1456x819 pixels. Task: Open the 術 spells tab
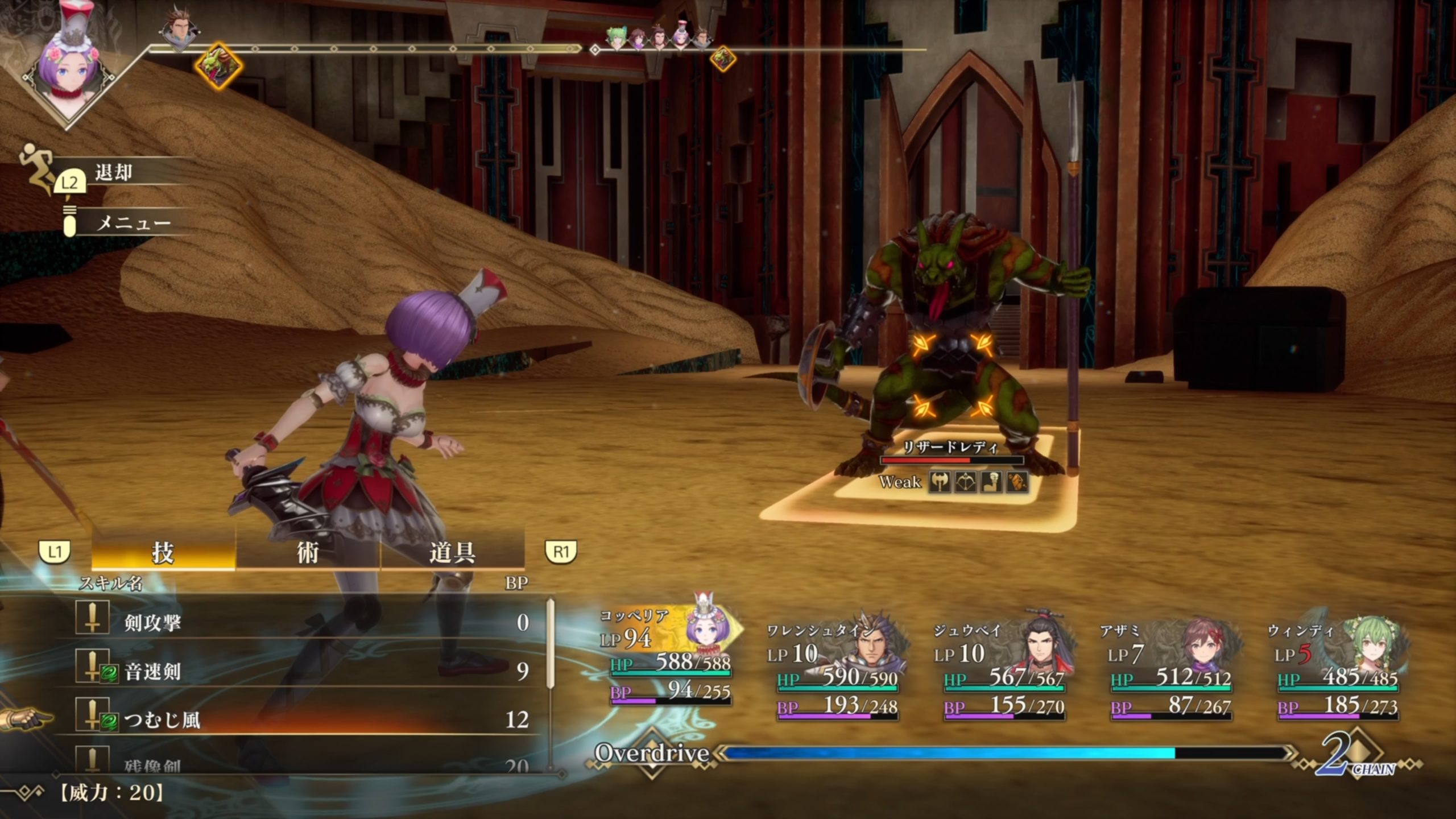308,552
